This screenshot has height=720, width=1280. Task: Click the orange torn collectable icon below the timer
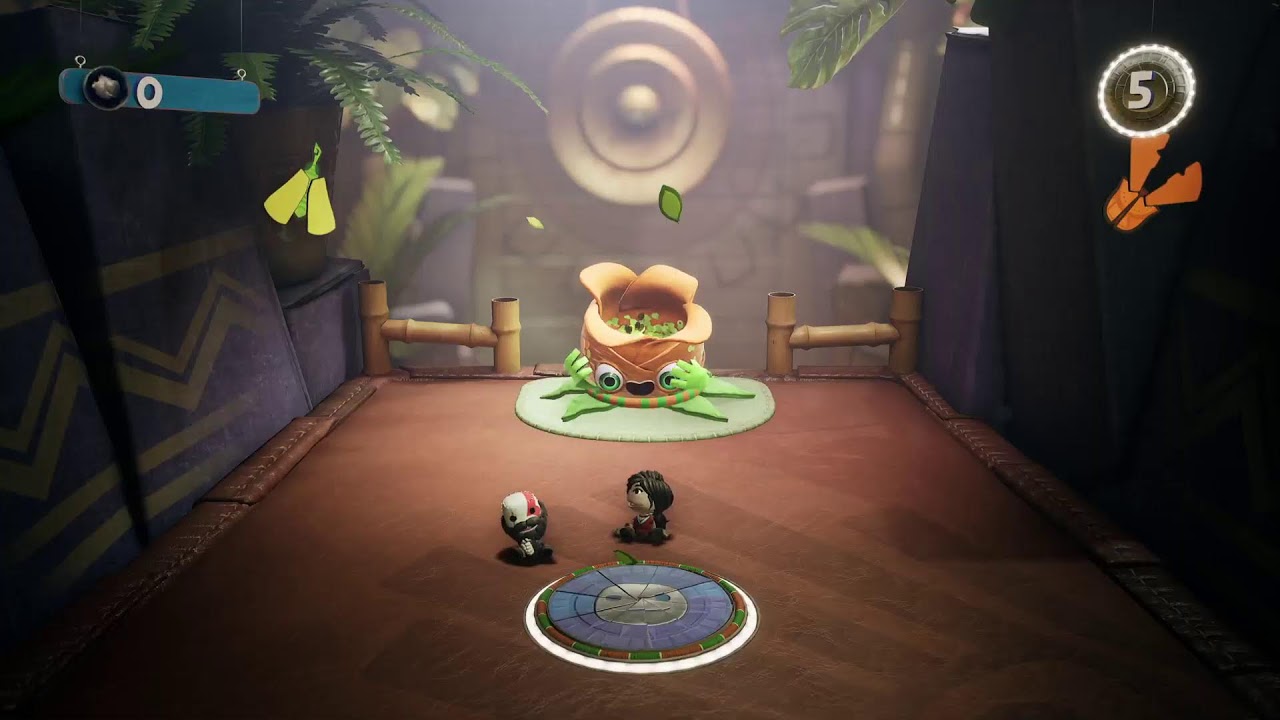[x=1147, y=185]
